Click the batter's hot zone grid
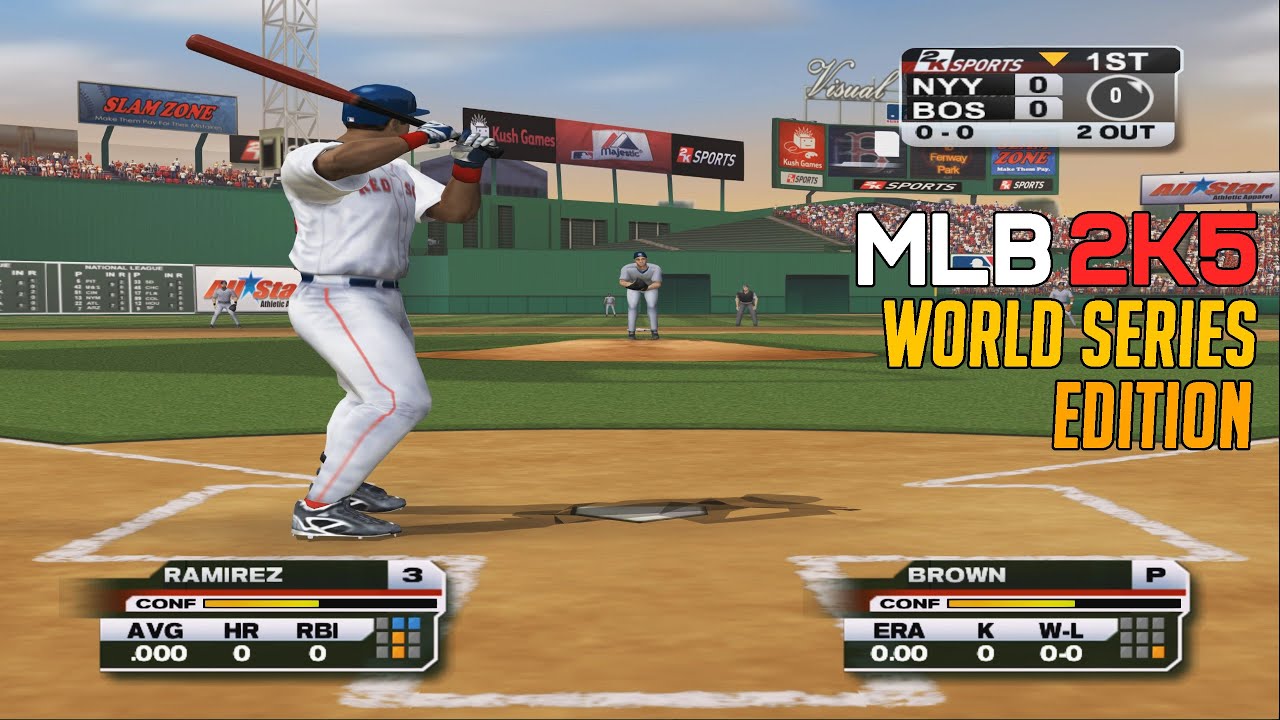 tap(404, 639)
